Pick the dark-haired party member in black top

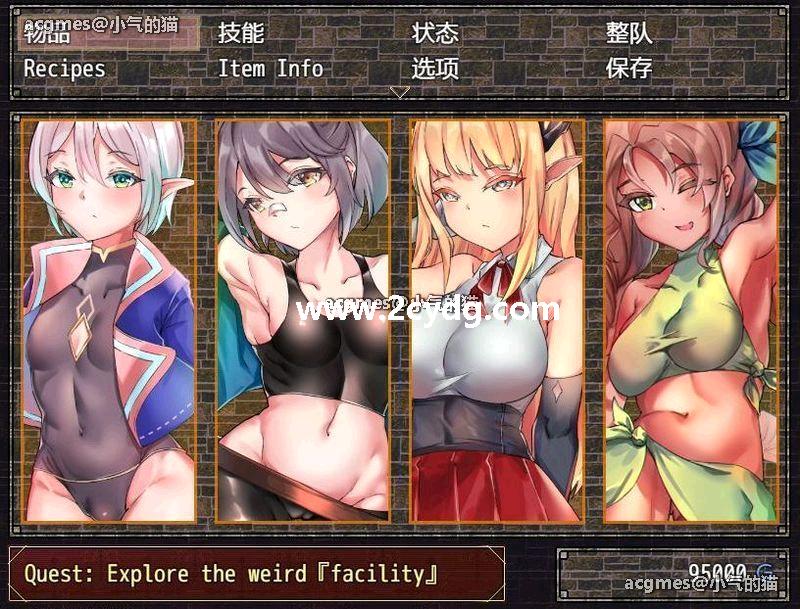303,320
